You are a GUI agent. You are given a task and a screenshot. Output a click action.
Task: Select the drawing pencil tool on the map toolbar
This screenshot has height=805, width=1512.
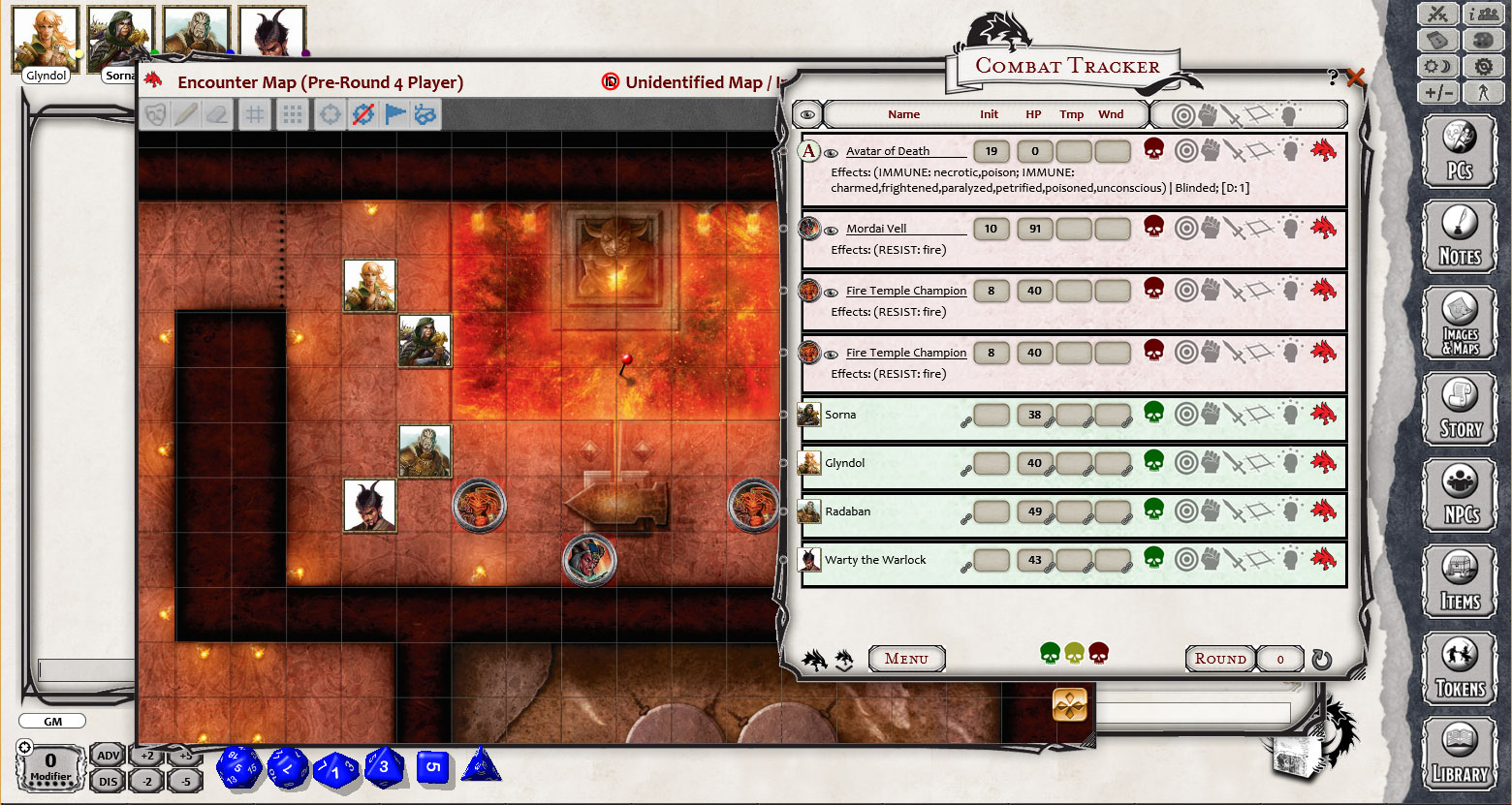pos(186,113)
